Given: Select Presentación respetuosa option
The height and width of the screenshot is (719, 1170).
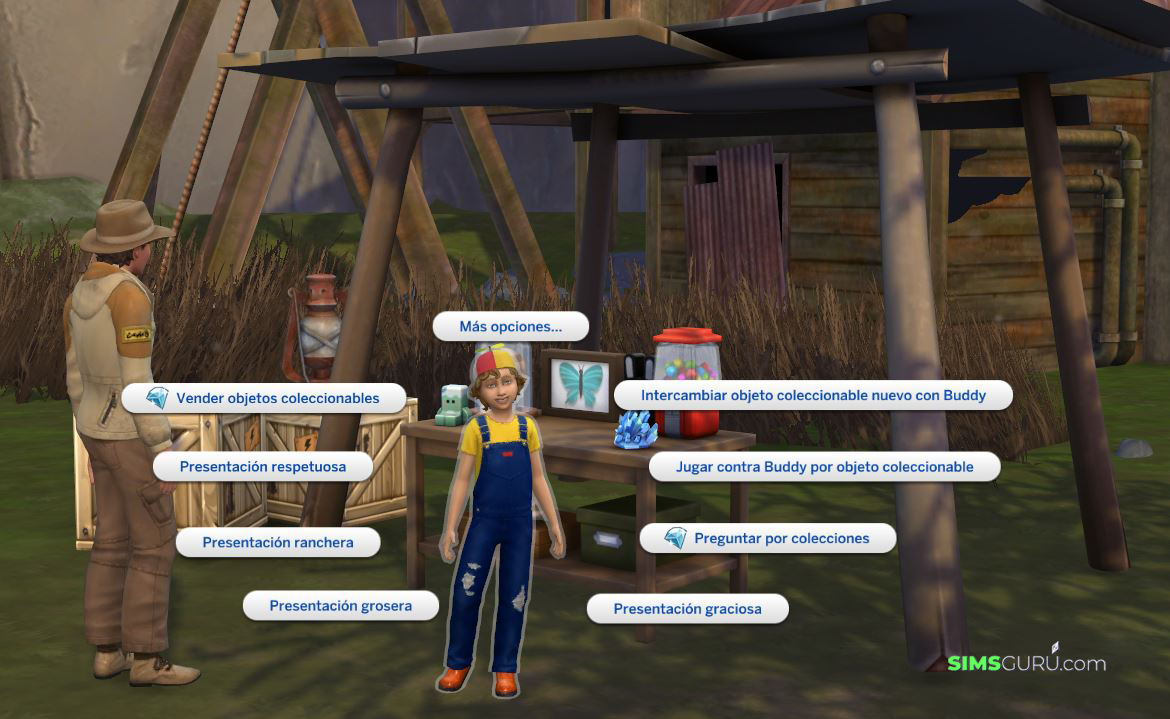Looking at the screenshot, I should pos(263,467).
